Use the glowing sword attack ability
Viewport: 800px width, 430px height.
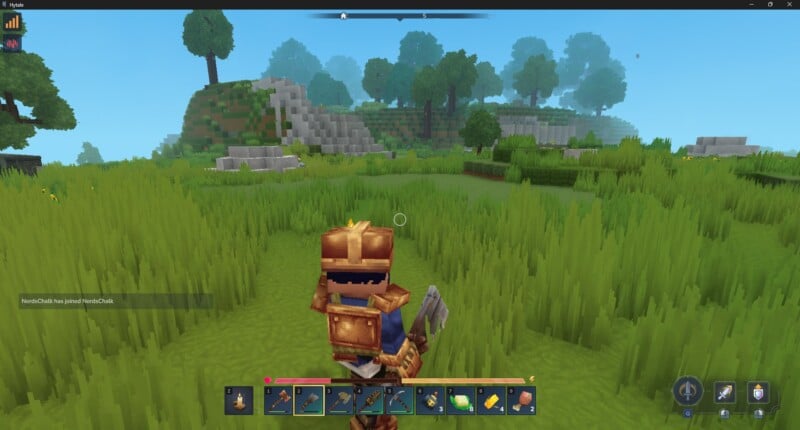pos(725,392)
